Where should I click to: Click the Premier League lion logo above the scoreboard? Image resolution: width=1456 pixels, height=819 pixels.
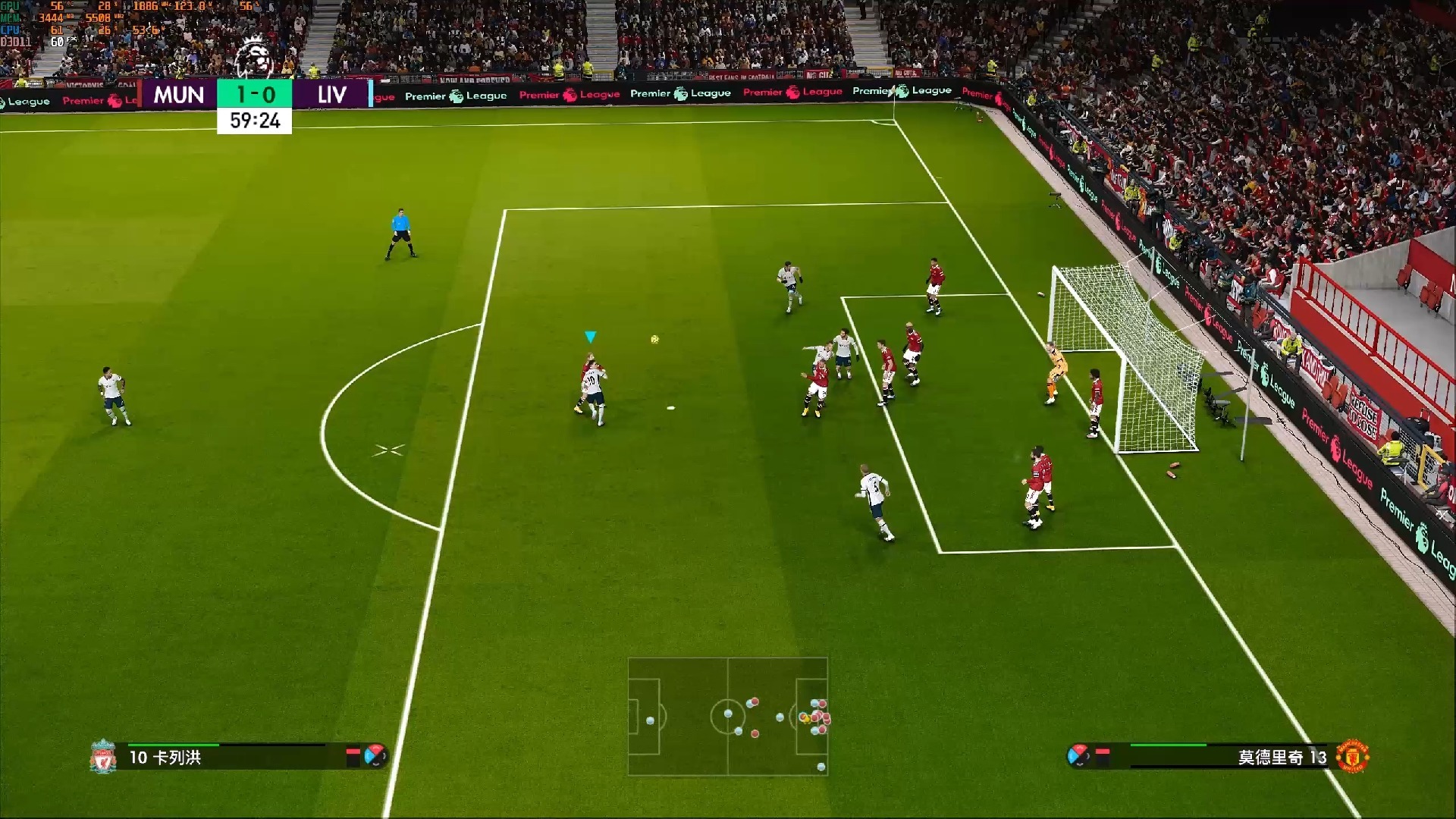click(254, 58)
